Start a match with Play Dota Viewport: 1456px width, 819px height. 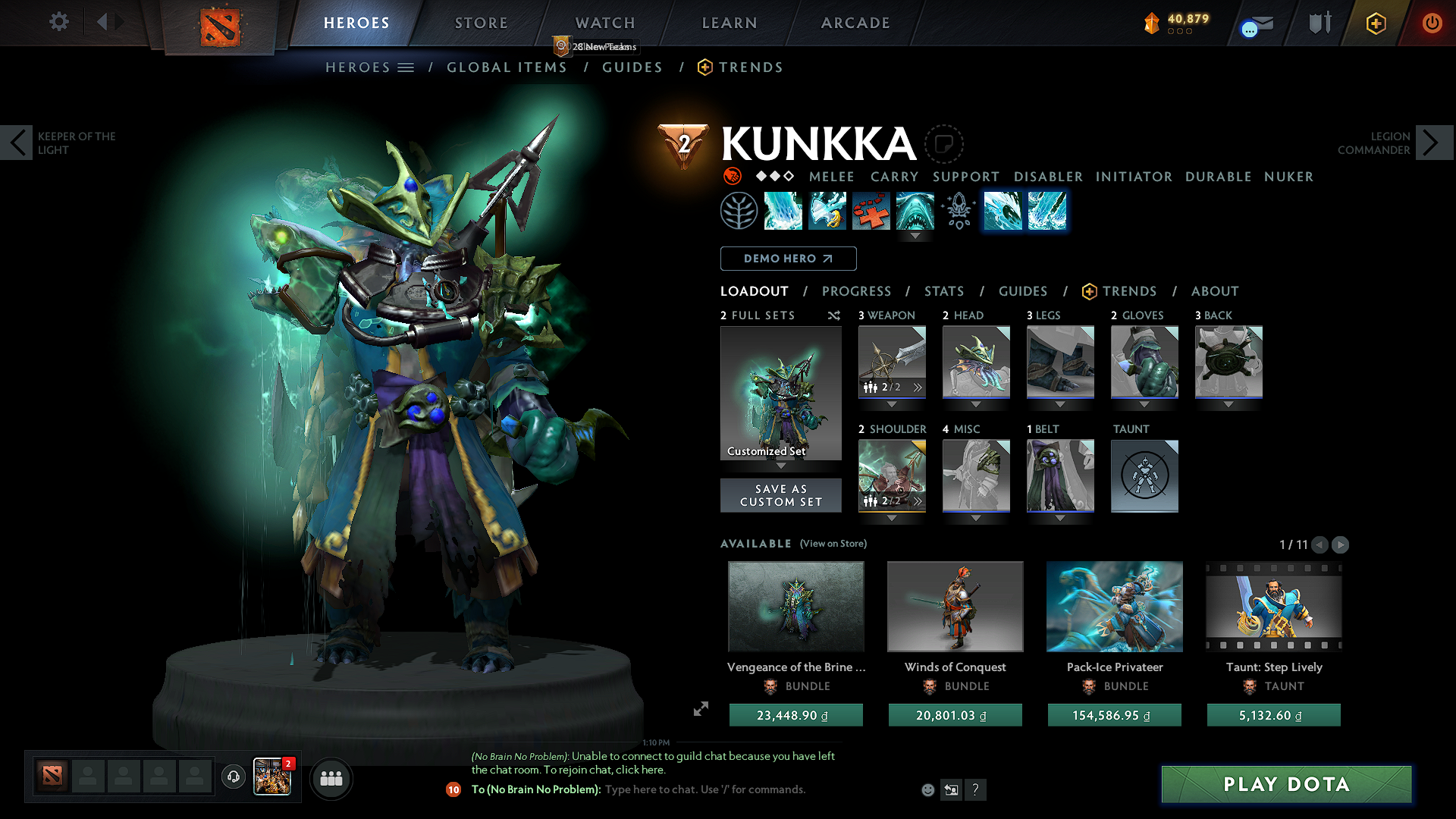pos(1286,784)
